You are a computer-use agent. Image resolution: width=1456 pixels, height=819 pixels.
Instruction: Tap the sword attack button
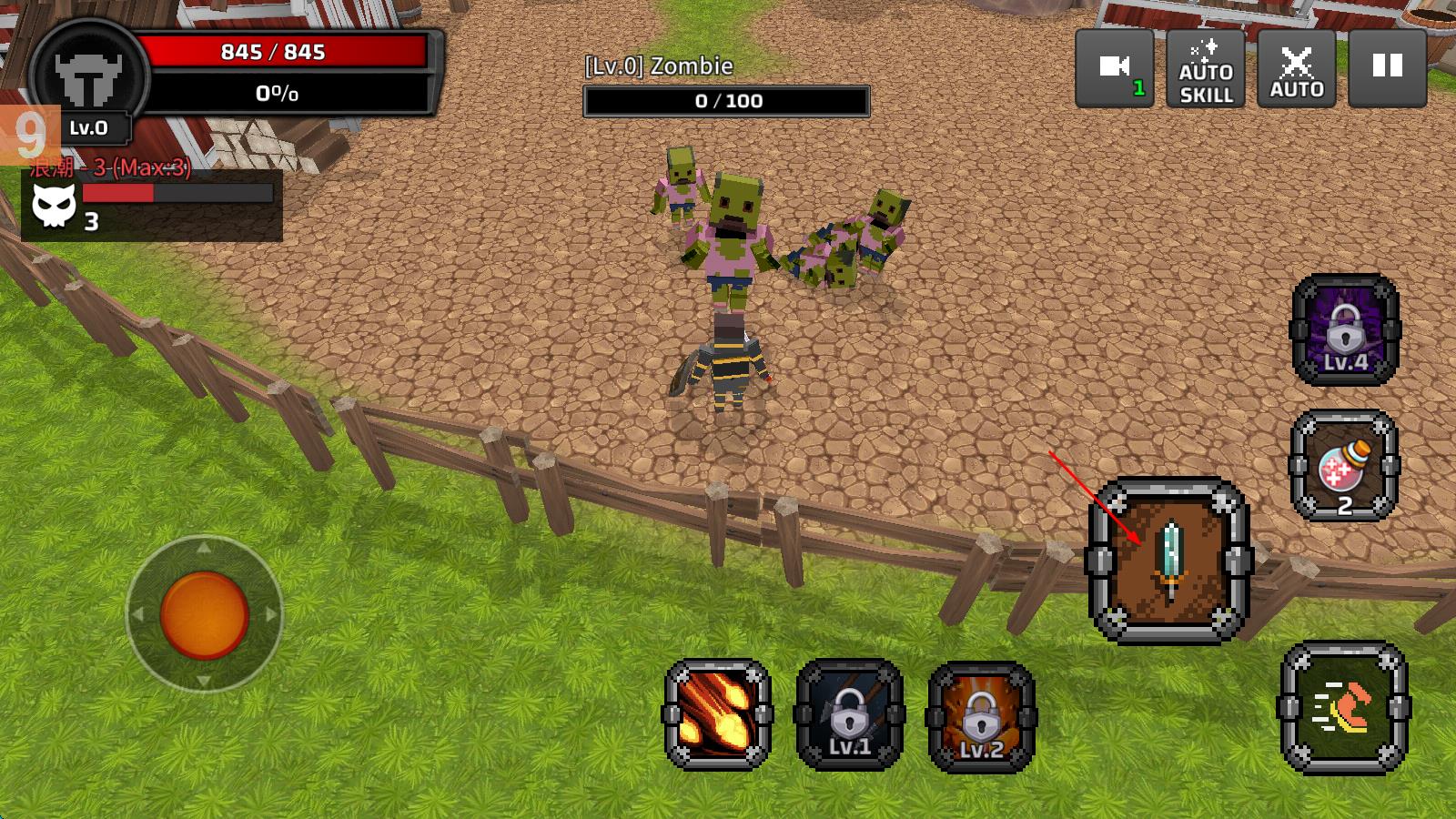click(x=1170, y=561)
